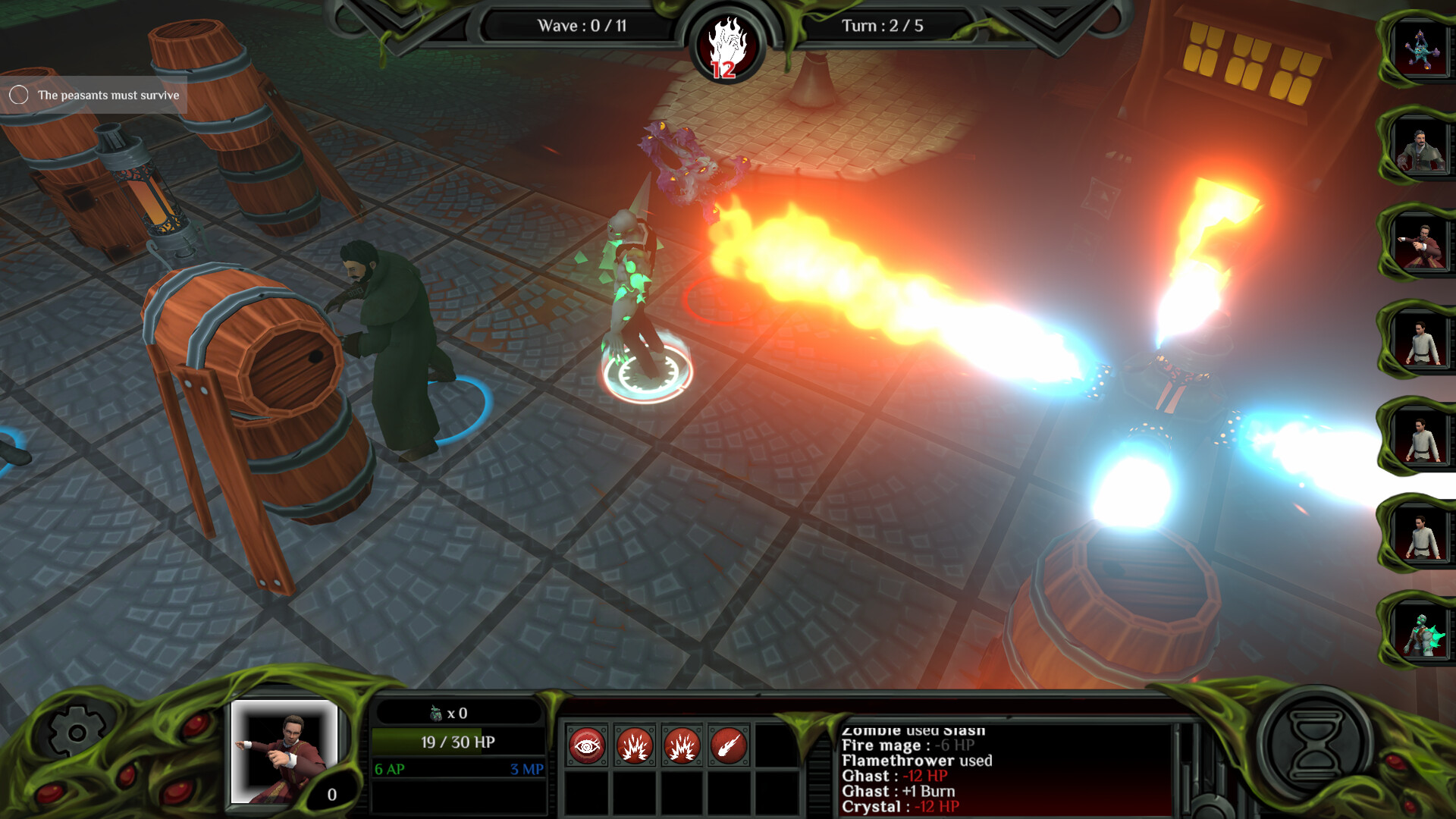This screenshot has width=1456, height=819.
Task: Click the Flamethrower used entry in the log
Action: point(918,761)
